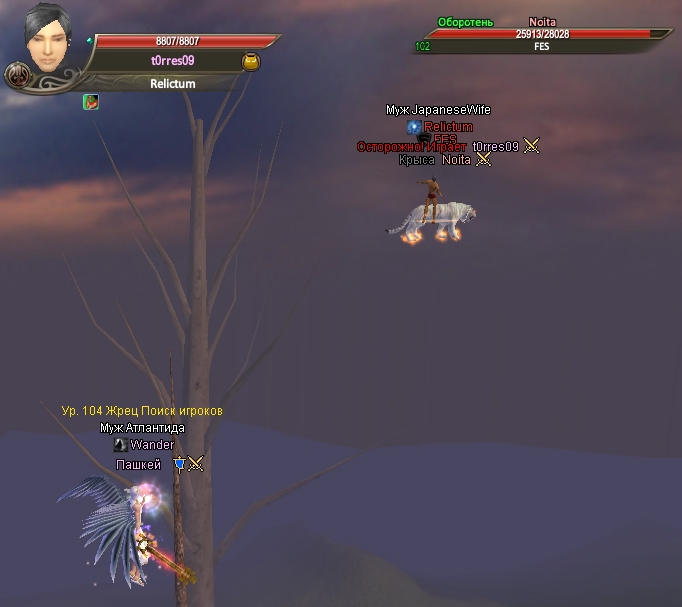
Task: Click the t0rres09 nameplate above the tiger rider
Action: pyautogui.click(x=496, y=146)
